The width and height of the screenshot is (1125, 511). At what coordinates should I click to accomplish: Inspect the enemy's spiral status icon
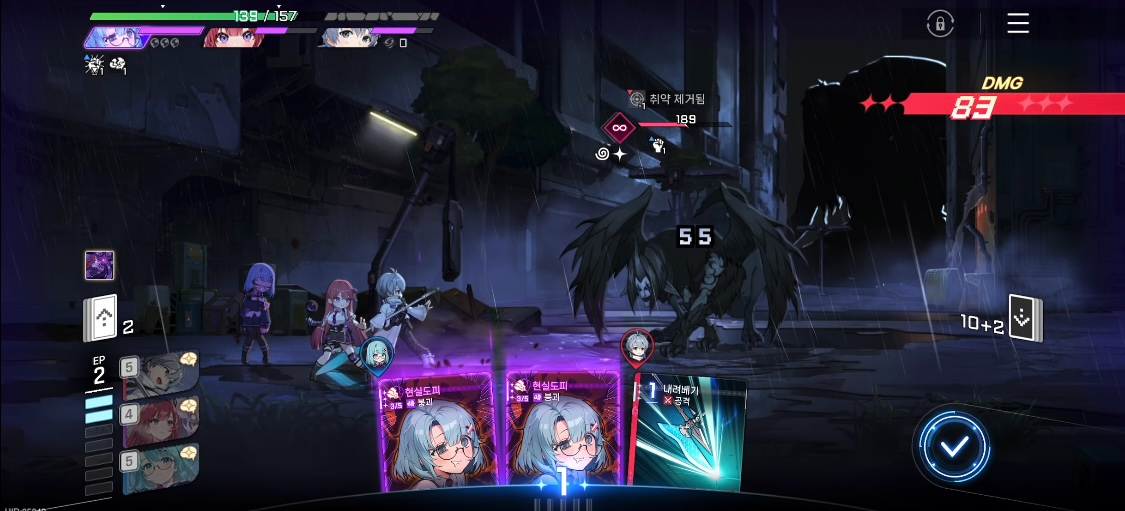coord(604,154)
